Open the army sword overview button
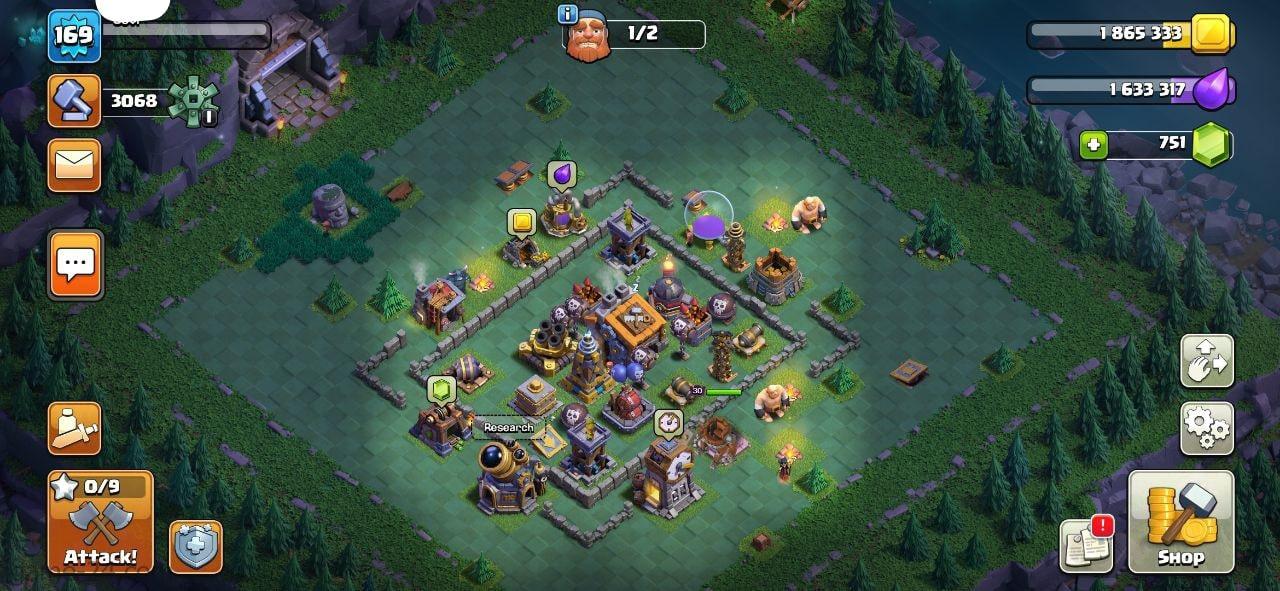 pyautogui.click(x=75, y=428)
